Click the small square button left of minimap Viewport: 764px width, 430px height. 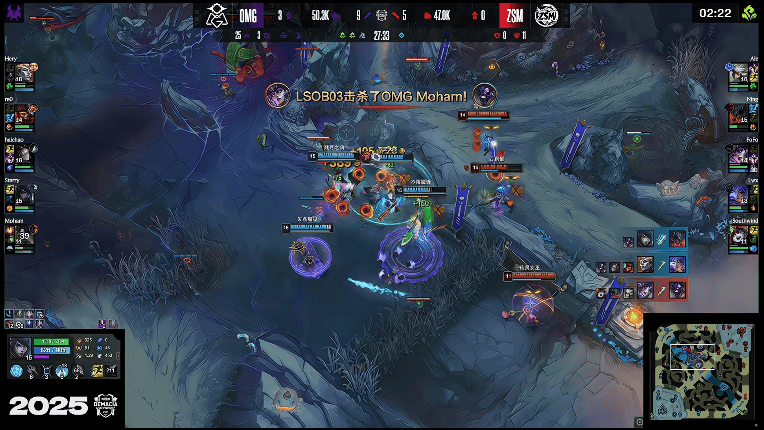(640, 422)
